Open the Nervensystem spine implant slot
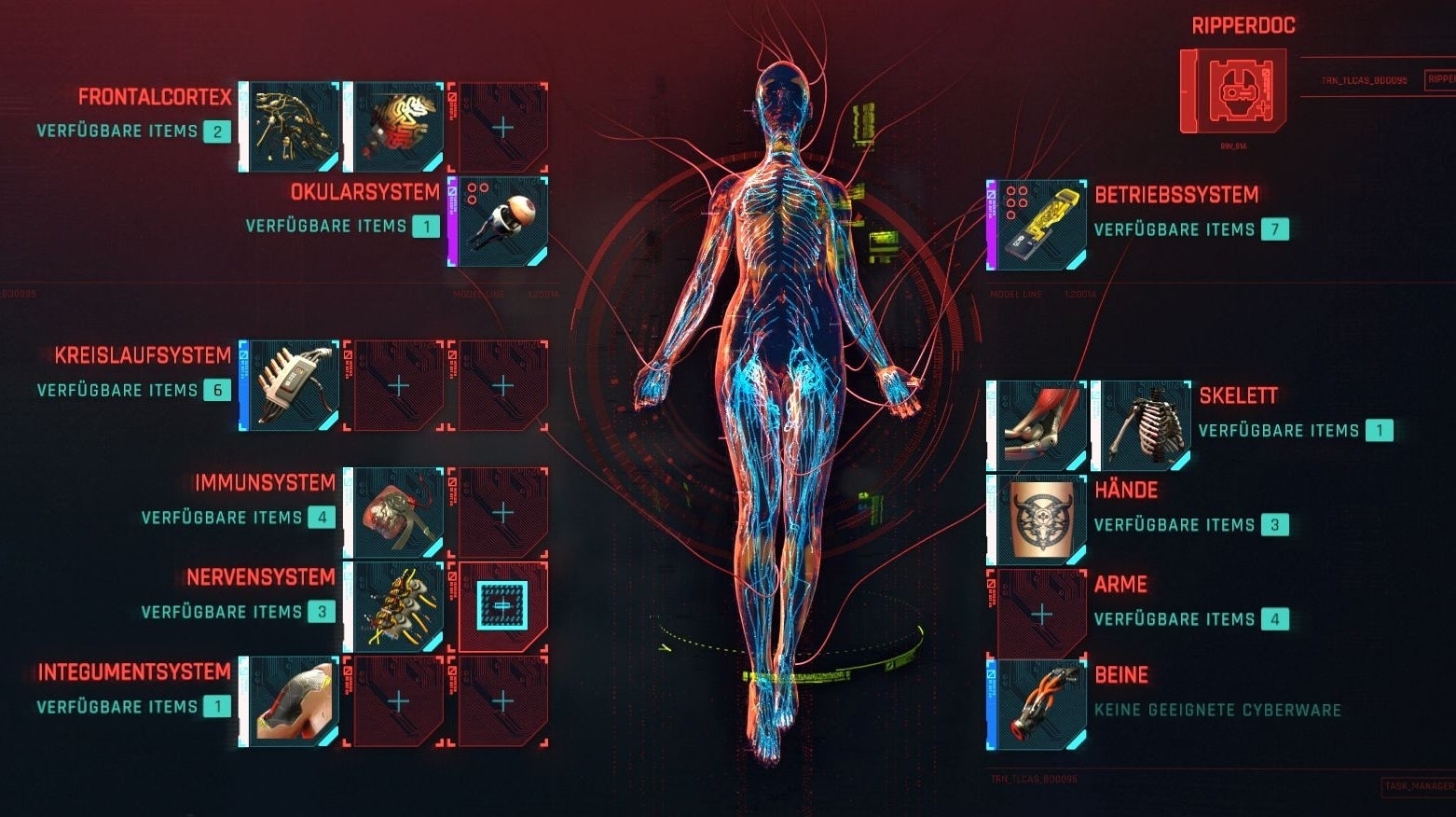 (x=395, y=606)
